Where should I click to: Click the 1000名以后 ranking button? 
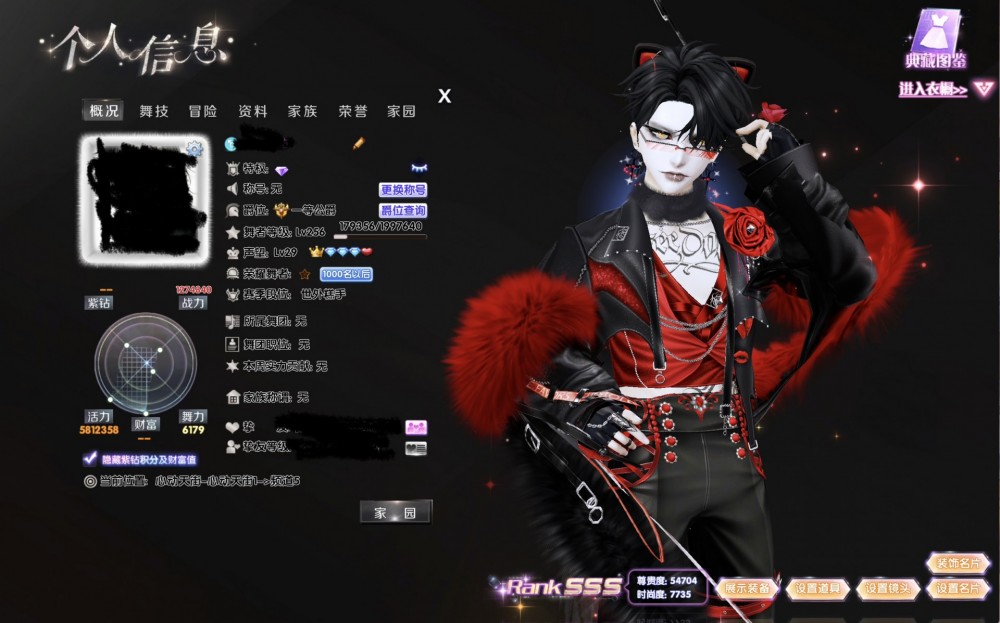pos(346,274)
